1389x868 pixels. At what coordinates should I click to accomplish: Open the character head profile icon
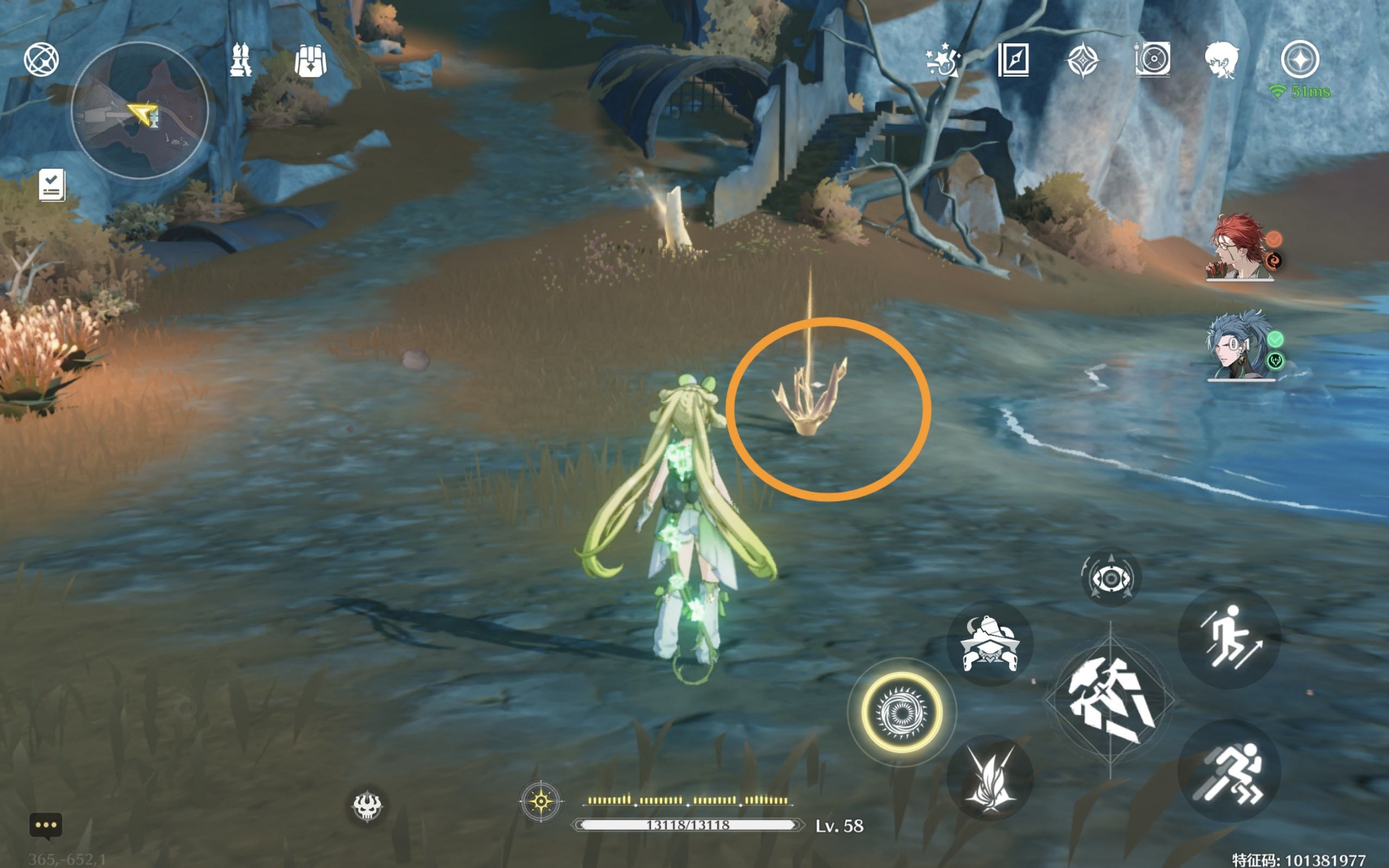(1221, 60)
